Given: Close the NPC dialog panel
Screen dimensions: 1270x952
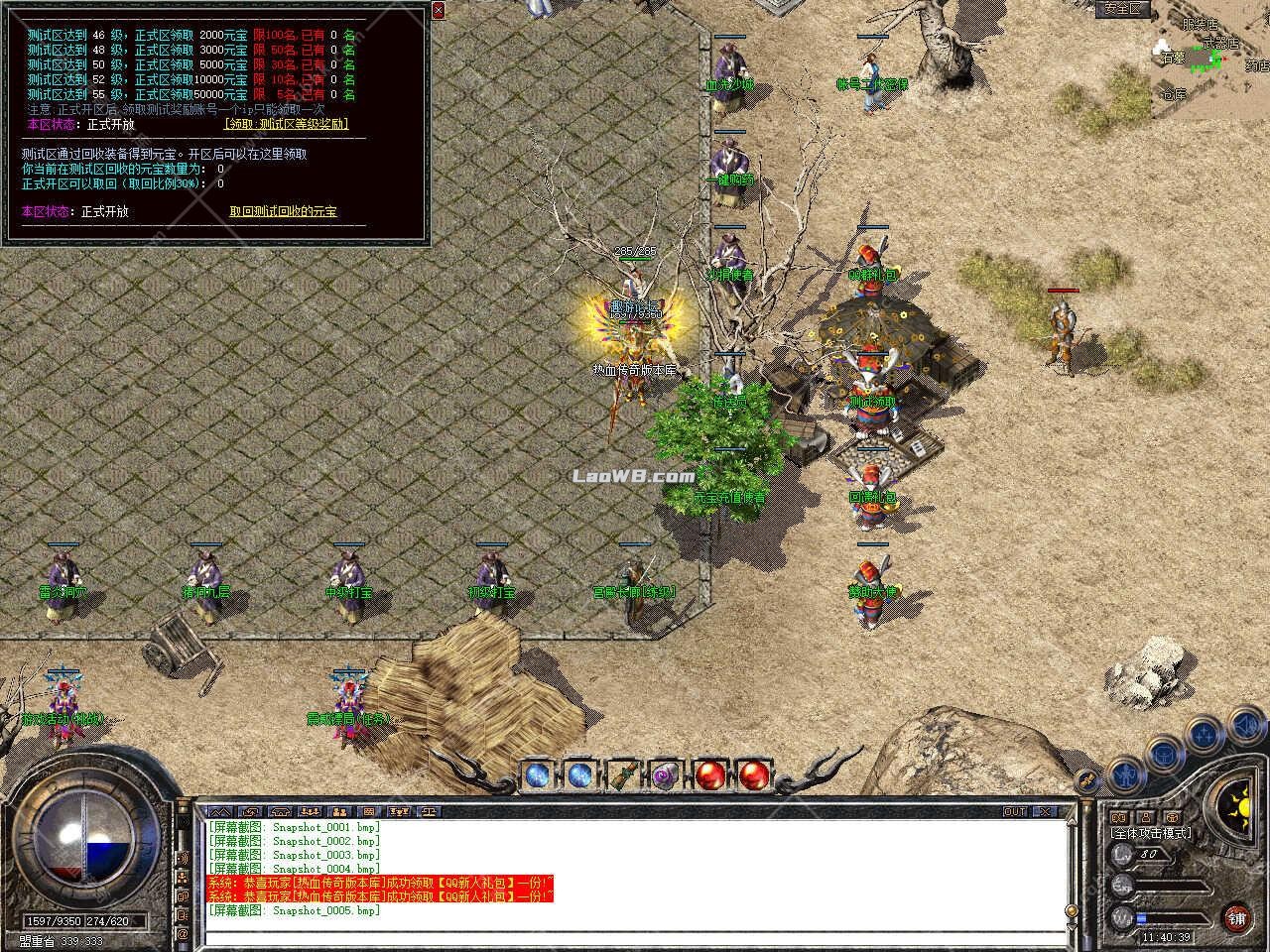Looking at the screenshot, I should 439,10.
